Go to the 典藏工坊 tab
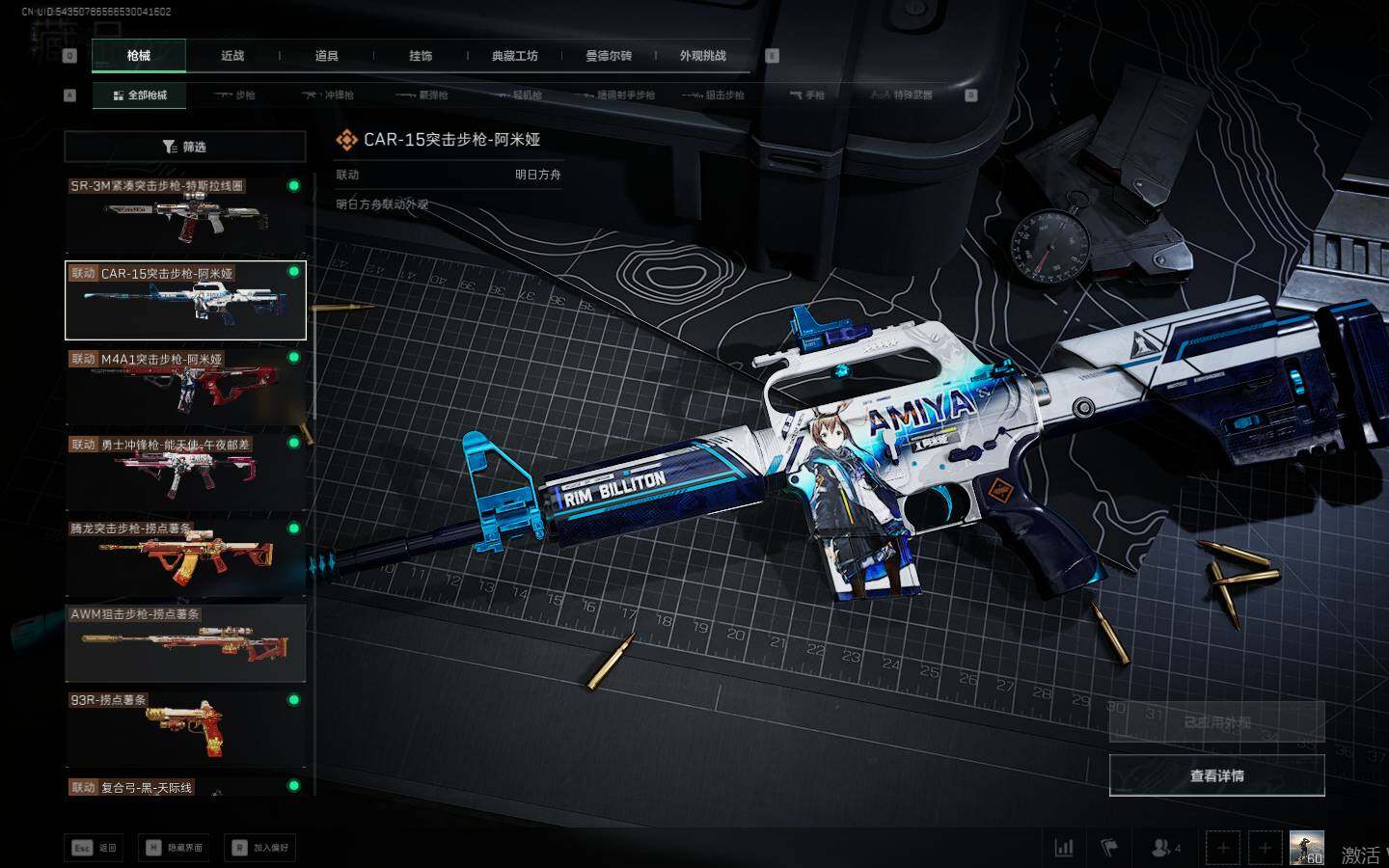Screen dimensions: 1389x868 click(514, 56)
